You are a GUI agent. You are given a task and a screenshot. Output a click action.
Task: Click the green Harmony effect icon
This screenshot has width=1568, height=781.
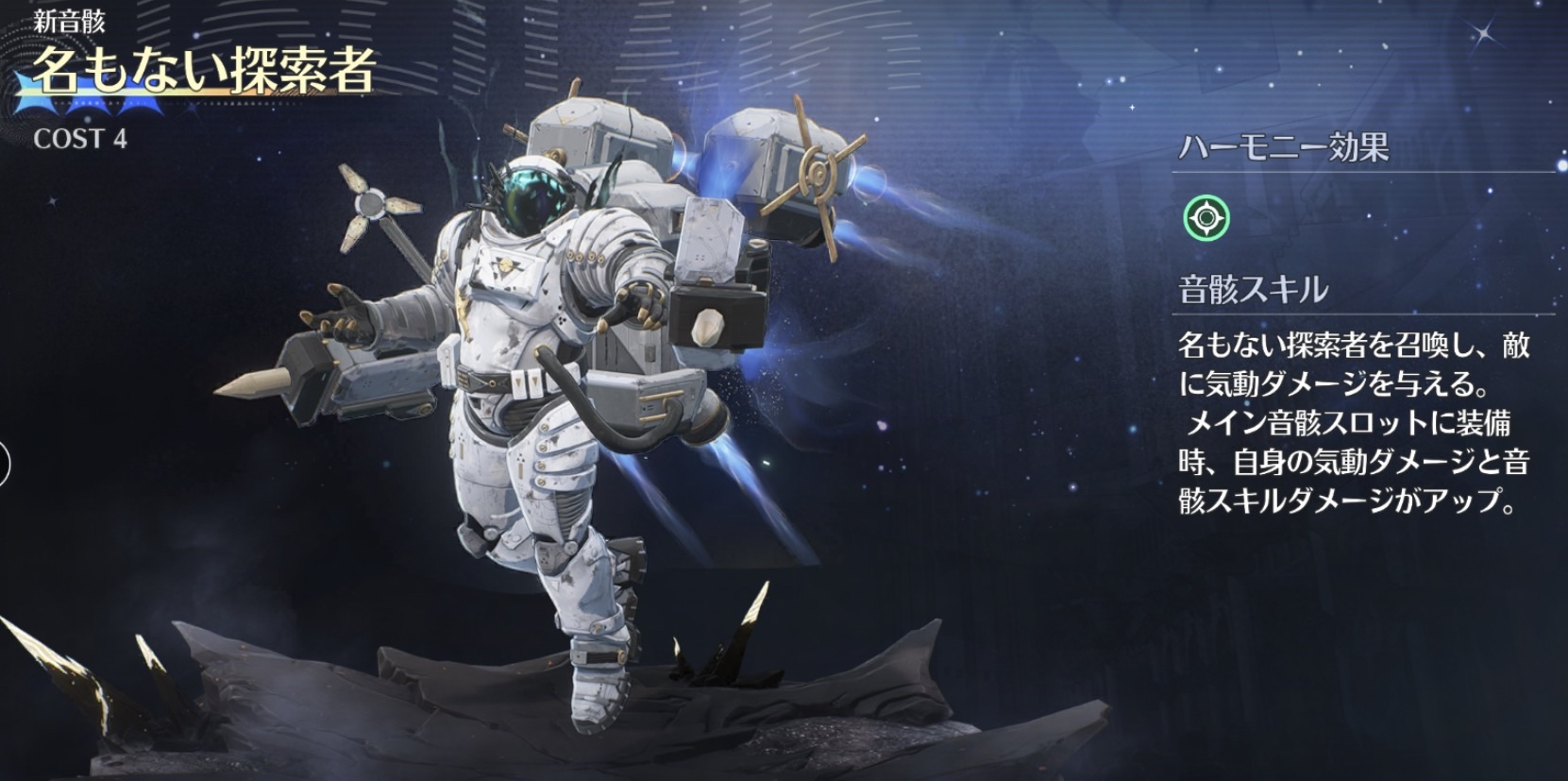click(1206, 218)
